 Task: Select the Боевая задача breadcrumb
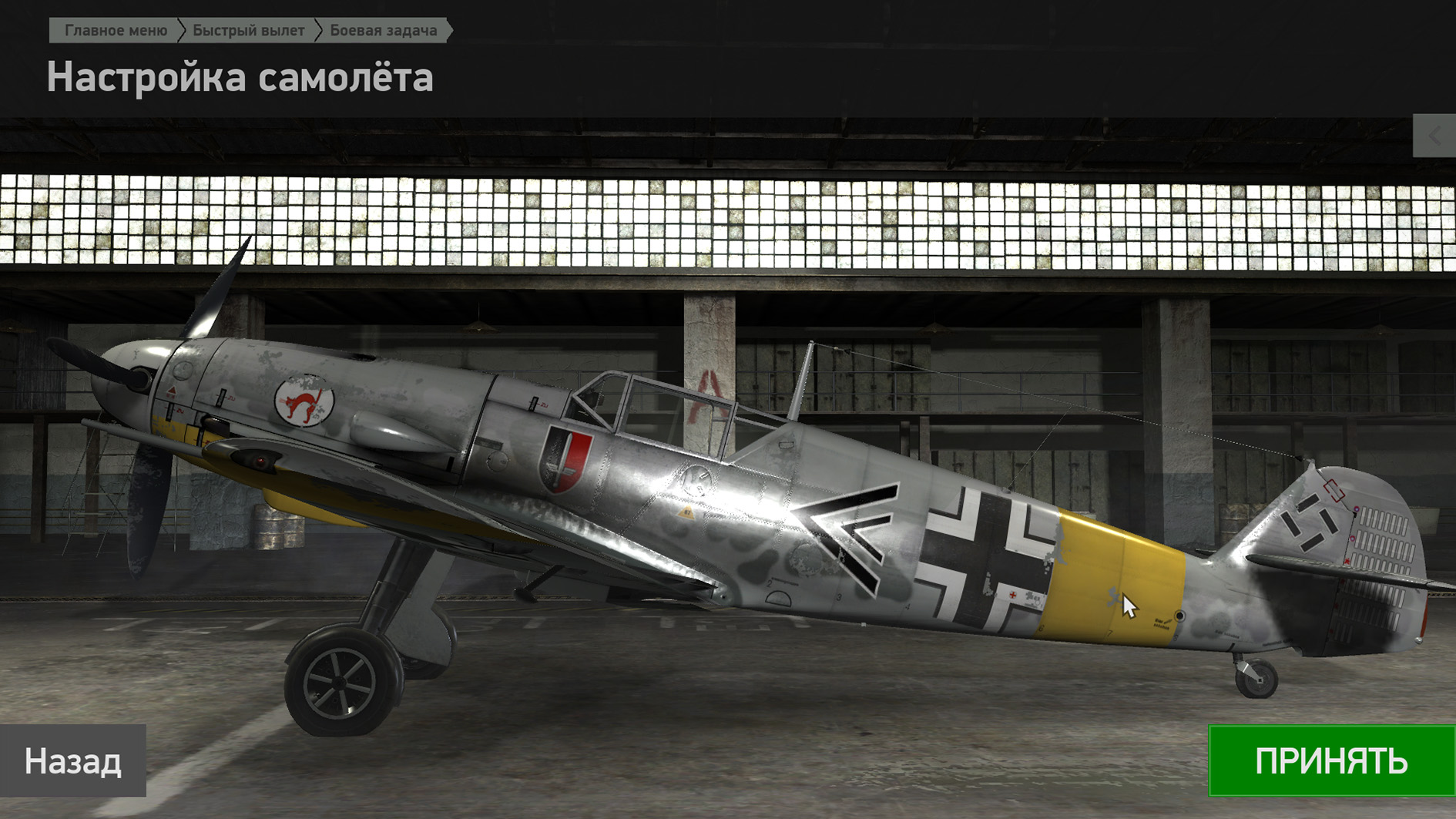tap(383, 31)
